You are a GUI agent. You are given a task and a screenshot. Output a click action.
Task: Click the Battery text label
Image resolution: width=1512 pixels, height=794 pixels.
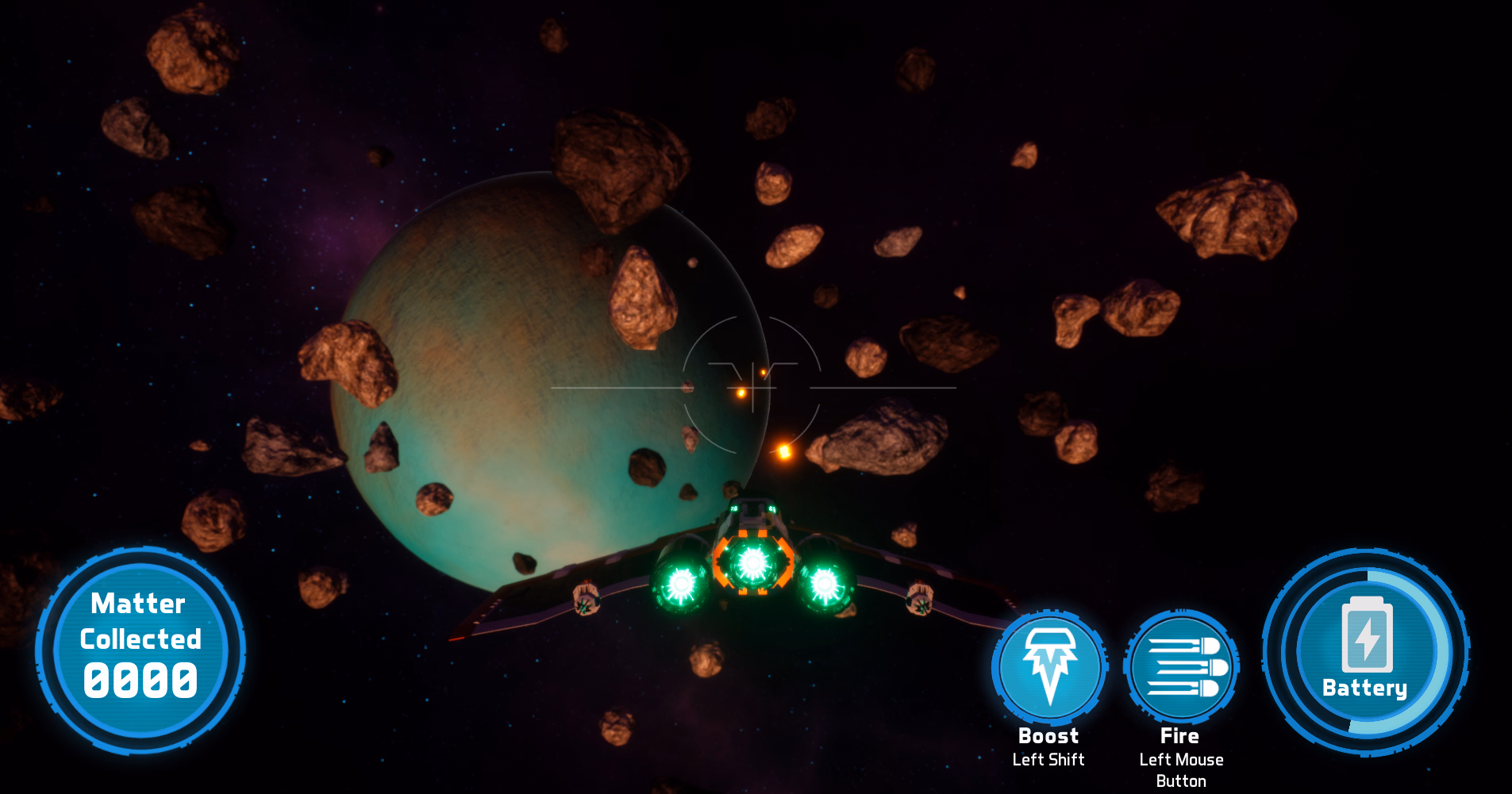1365,689
